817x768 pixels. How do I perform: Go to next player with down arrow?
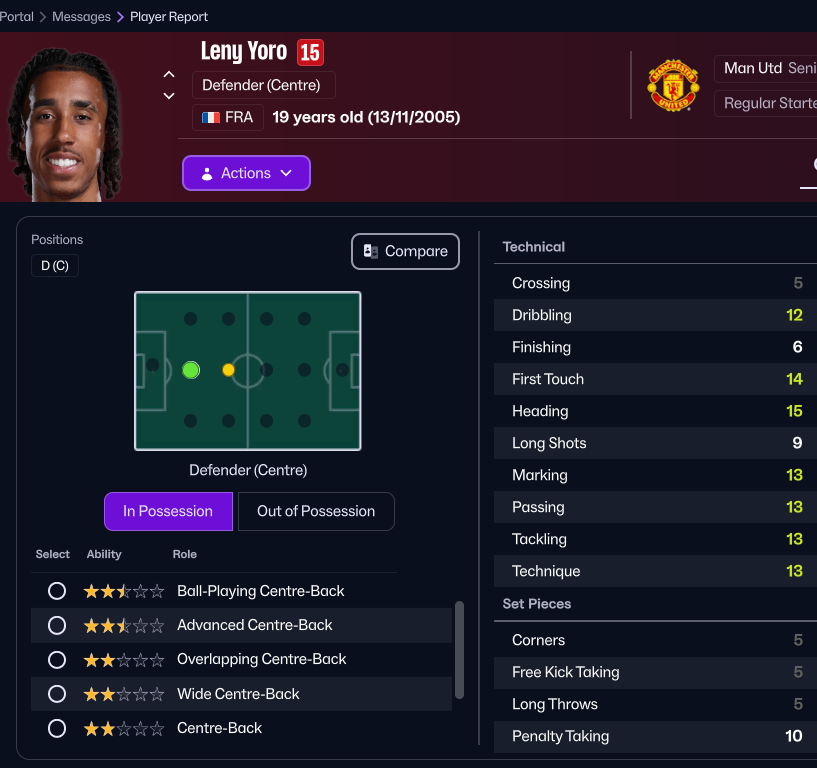[x=169, y=96]
